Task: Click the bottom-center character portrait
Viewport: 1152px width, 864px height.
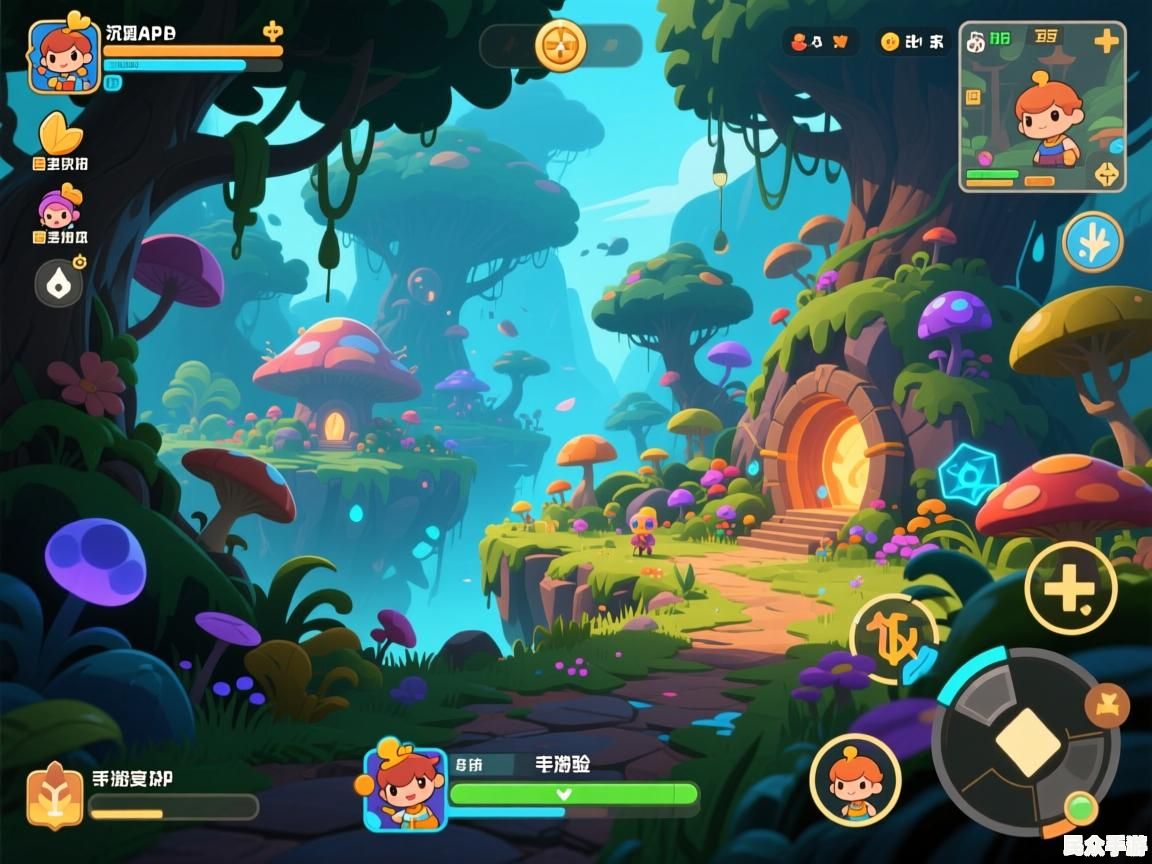Action: click(x=405, y=787)
